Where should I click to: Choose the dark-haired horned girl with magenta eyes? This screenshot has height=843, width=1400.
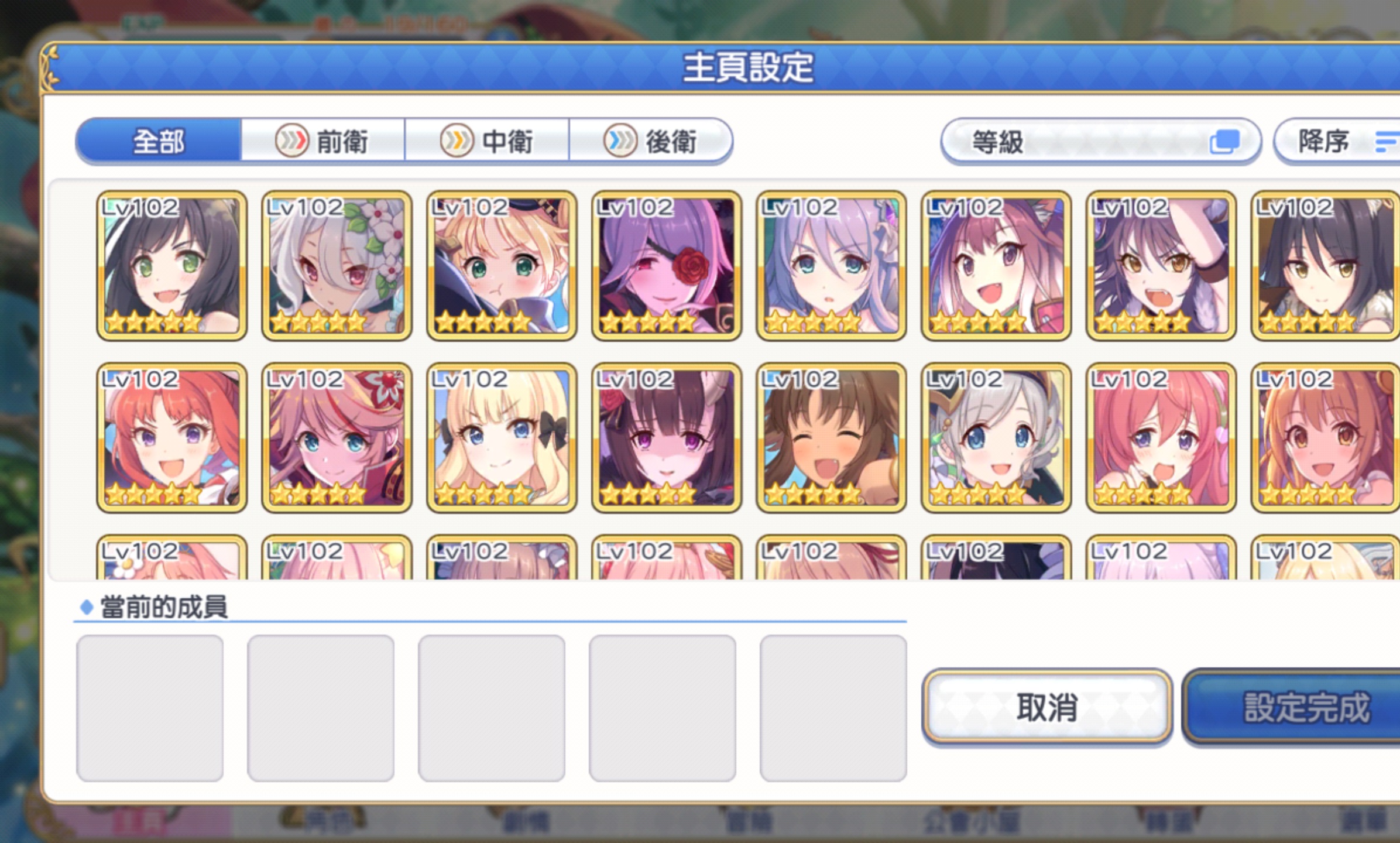pyautogui.click(x=667, y=438)
